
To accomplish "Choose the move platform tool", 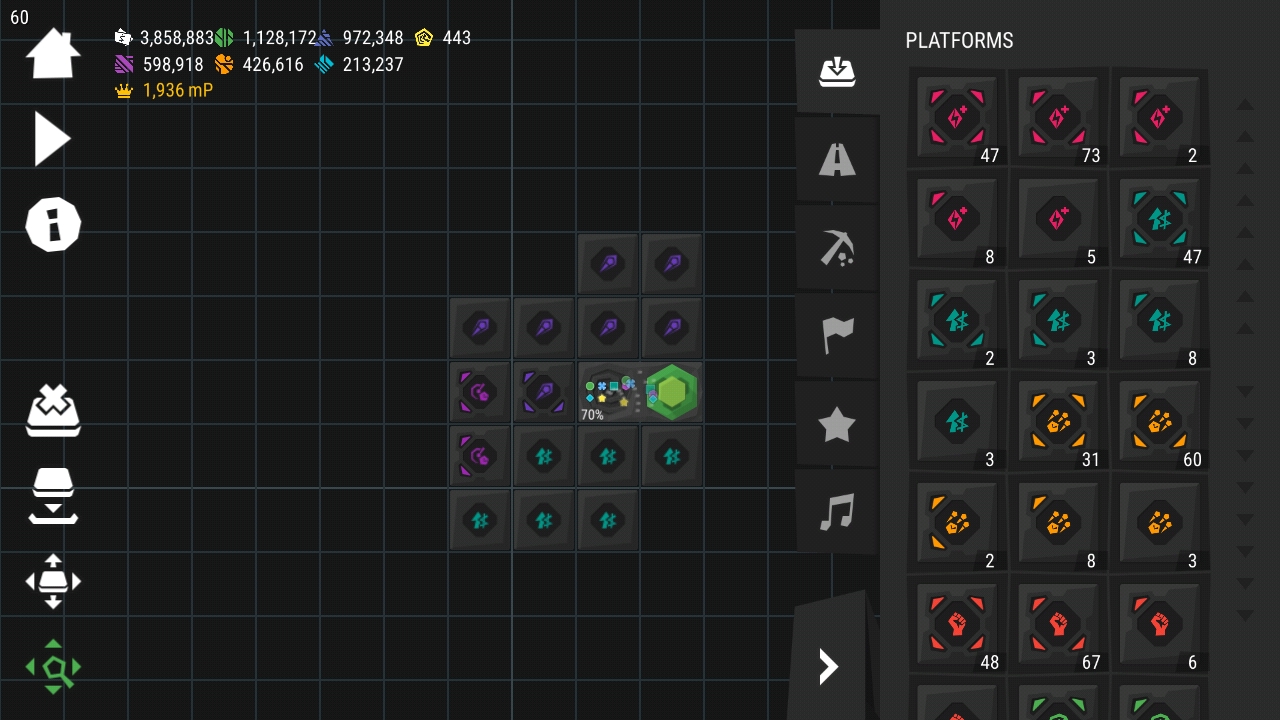I will [x=53, y=581].
